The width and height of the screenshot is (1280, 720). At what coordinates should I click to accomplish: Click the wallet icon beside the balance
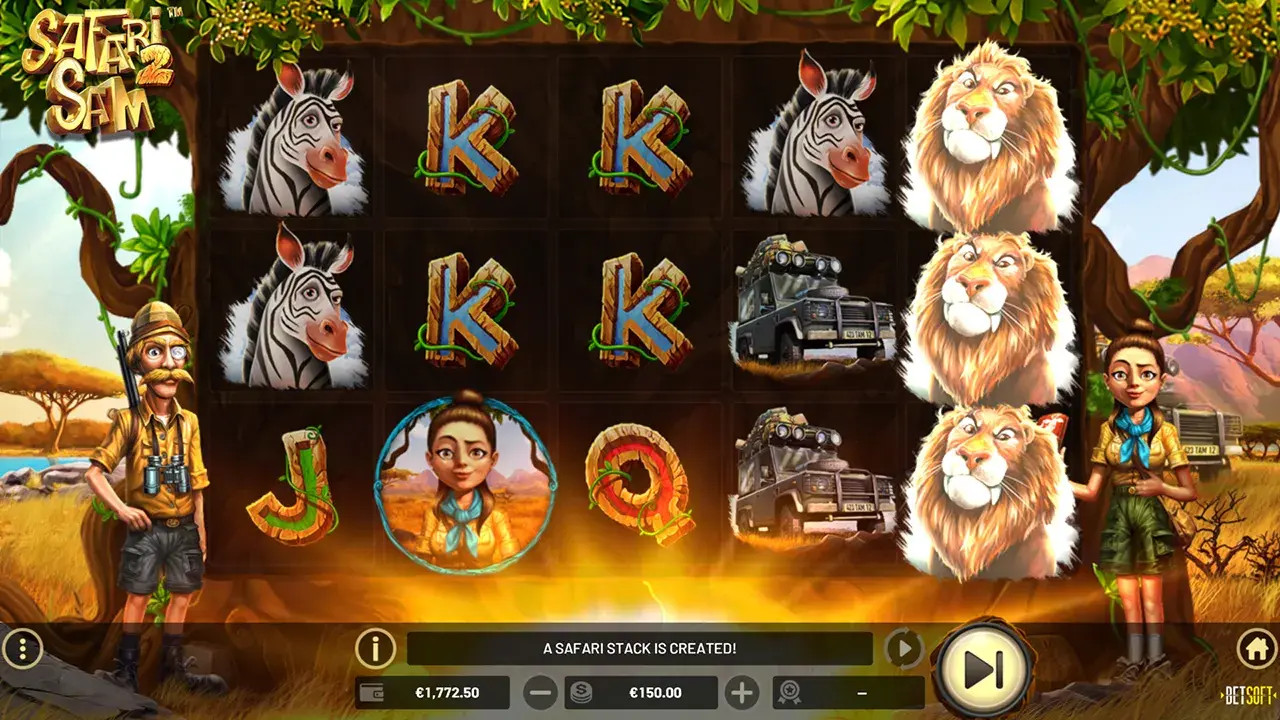coord(371,690)
